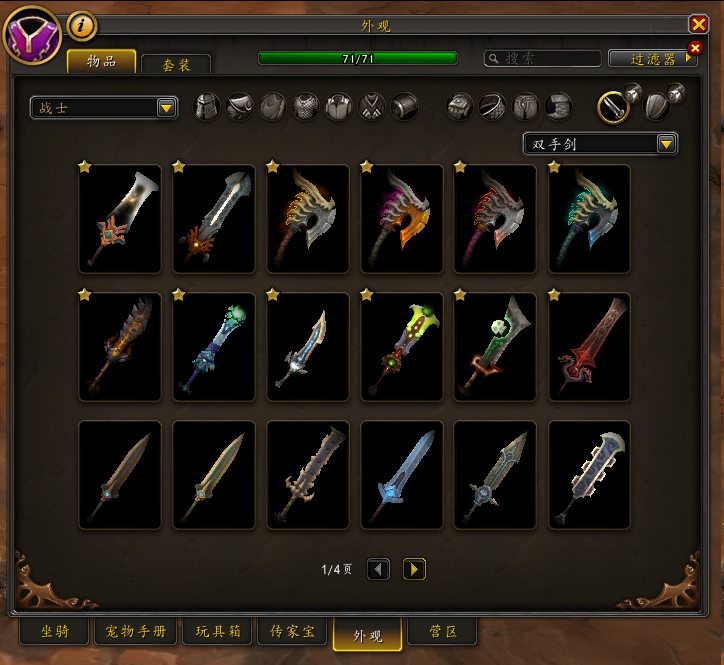724x665 pixels.
Task: Open the 营区 tab
Action: (x=443, y=632)
